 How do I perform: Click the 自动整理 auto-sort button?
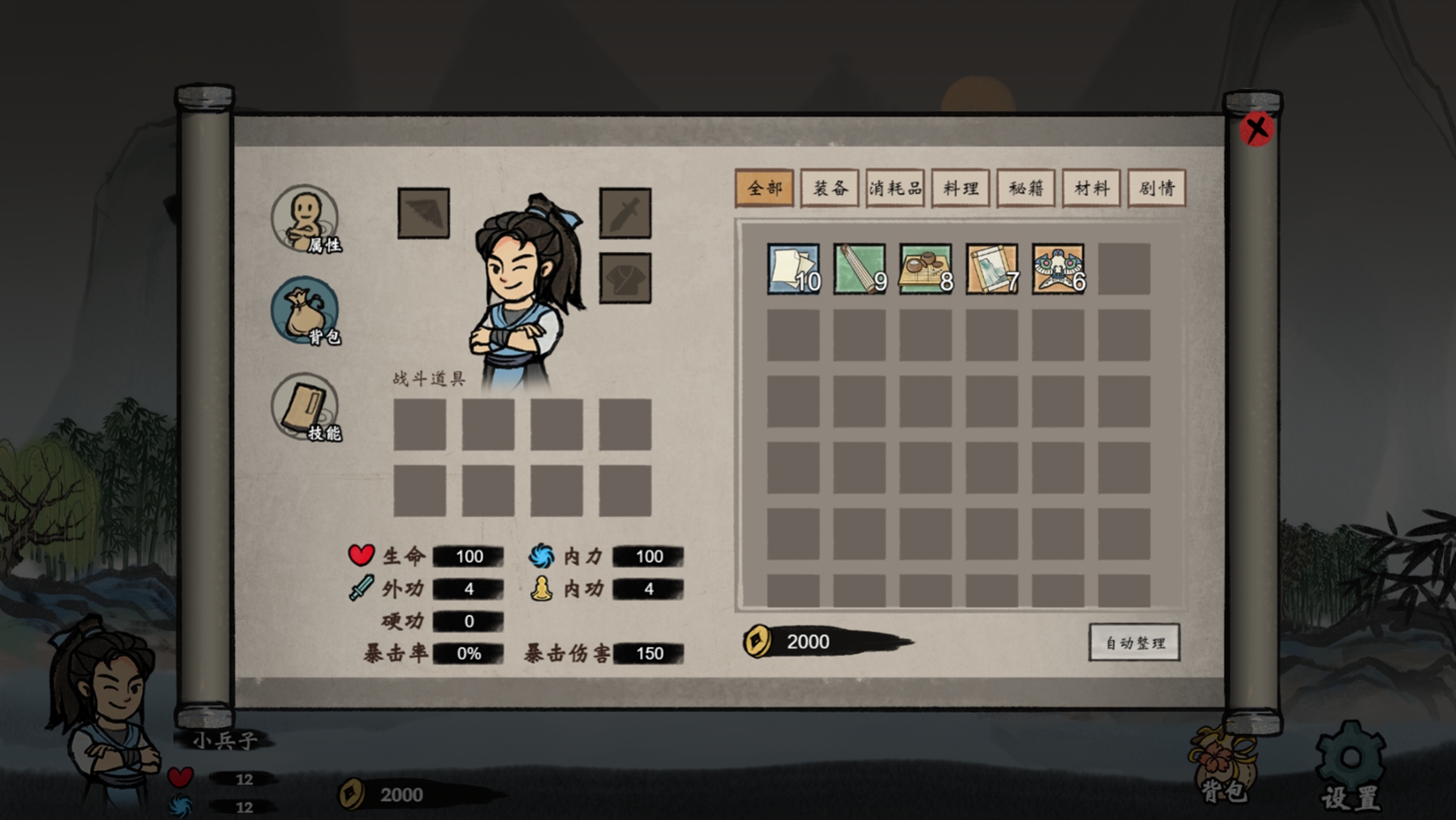point(1134,643)
